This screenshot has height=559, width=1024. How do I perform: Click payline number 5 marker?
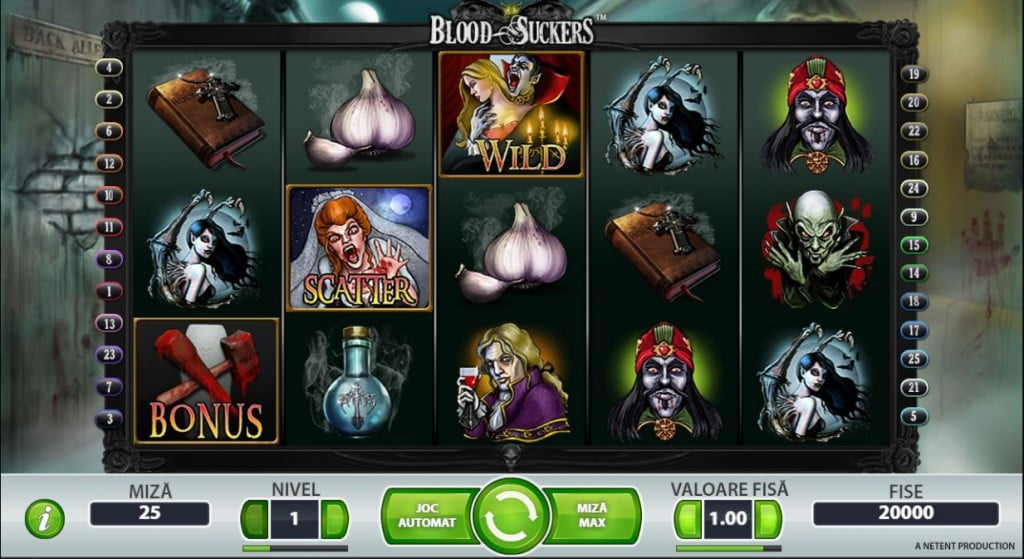coord(913,415)
